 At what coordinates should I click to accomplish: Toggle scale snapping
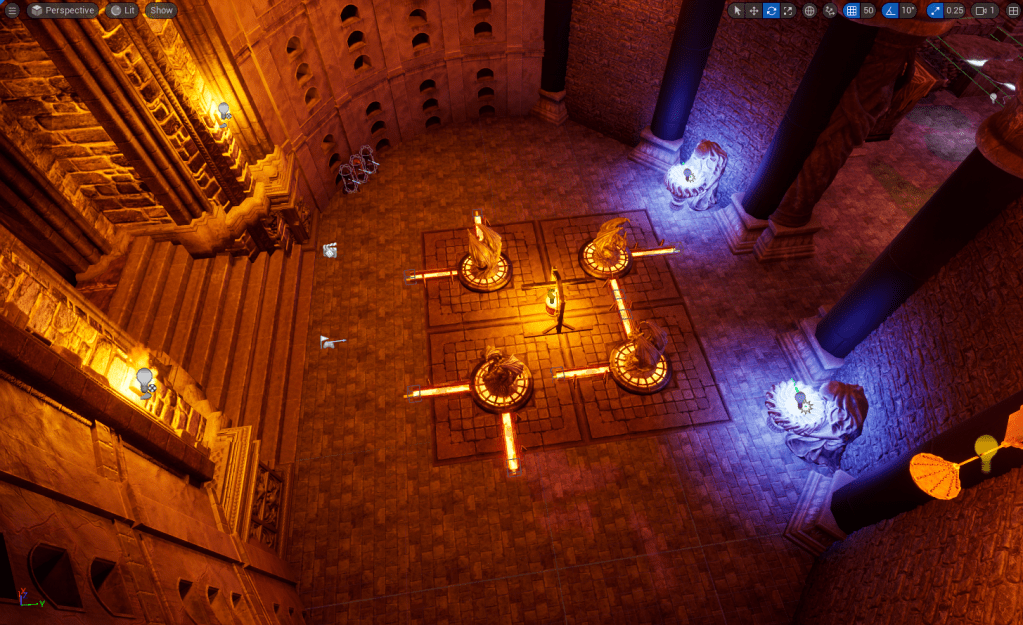coord(934,11)
